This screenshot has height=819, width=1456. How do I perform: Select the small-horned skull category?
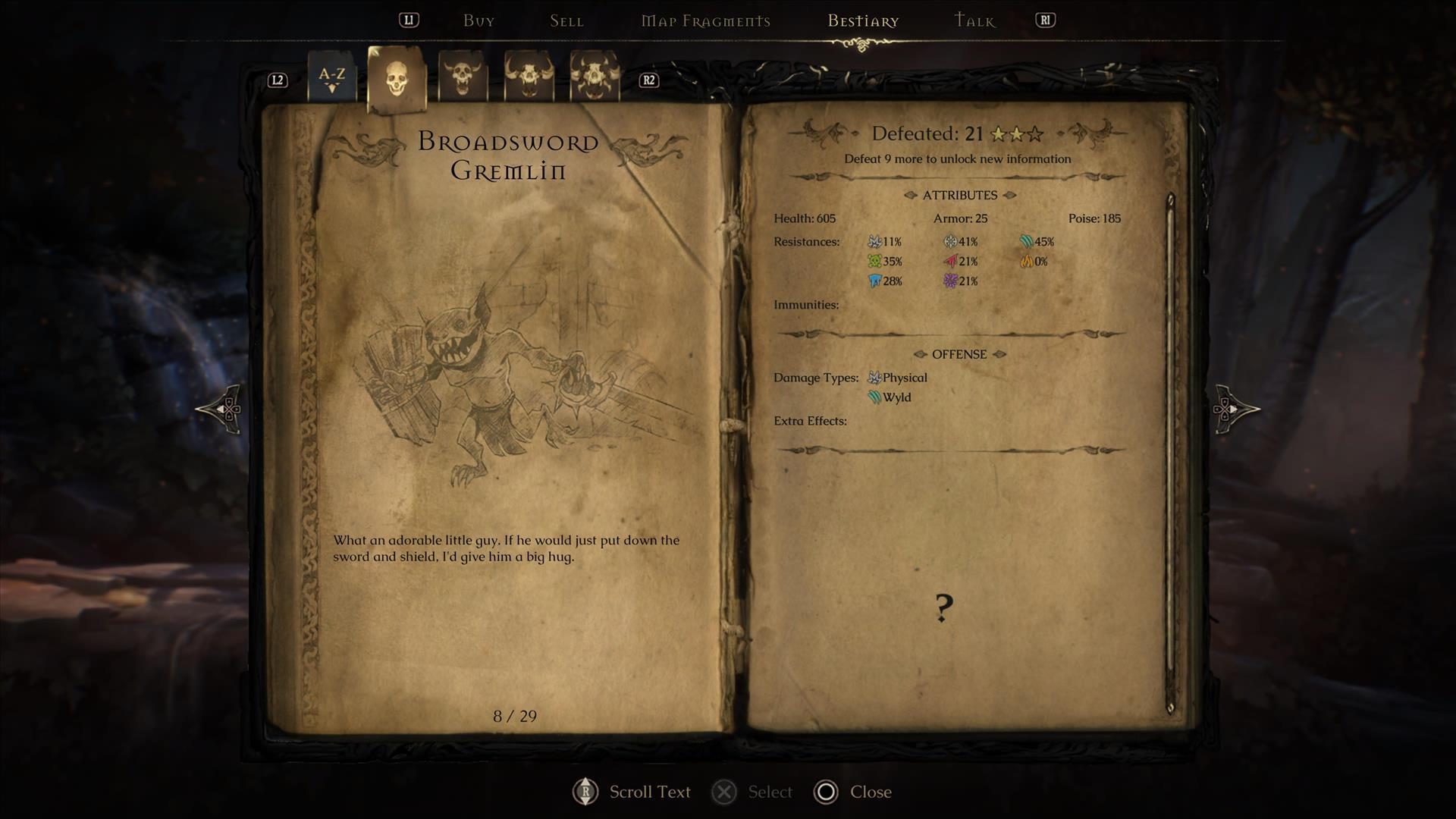pos(462,77)
